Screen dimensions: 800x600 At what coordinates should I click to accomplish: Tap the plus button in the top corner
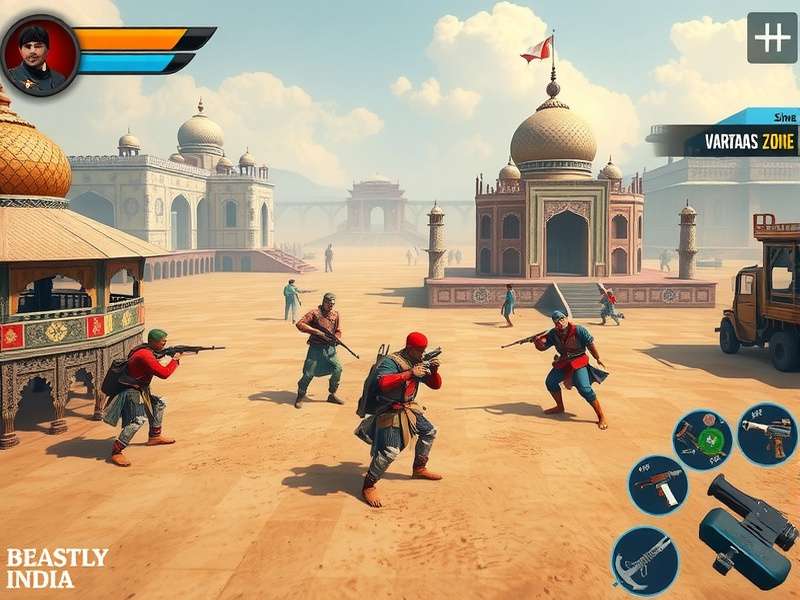click(772, 37)
